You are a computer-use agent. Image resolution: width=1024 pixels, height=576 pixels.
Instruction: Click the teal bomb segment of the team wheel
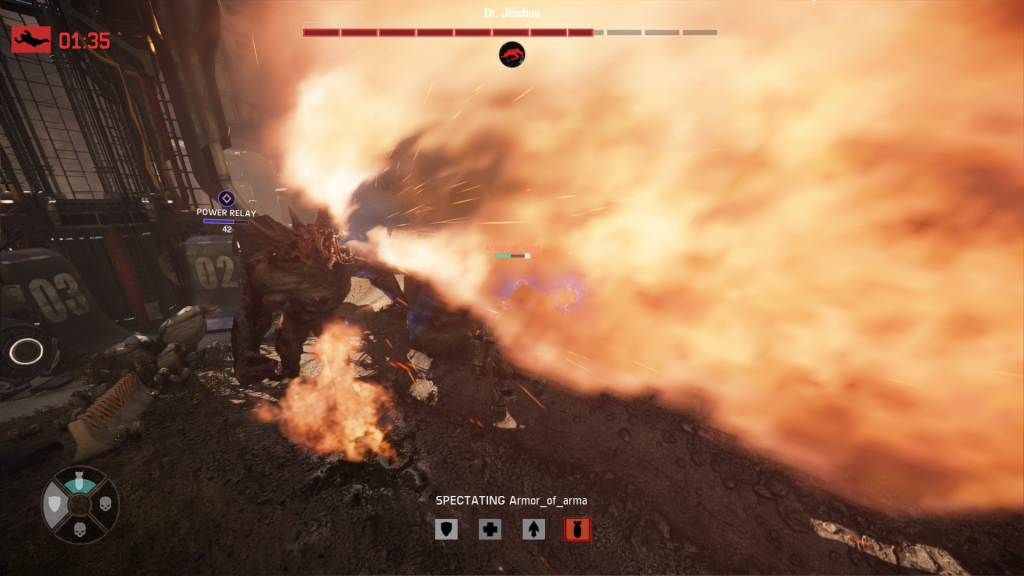tap(80, 483)
